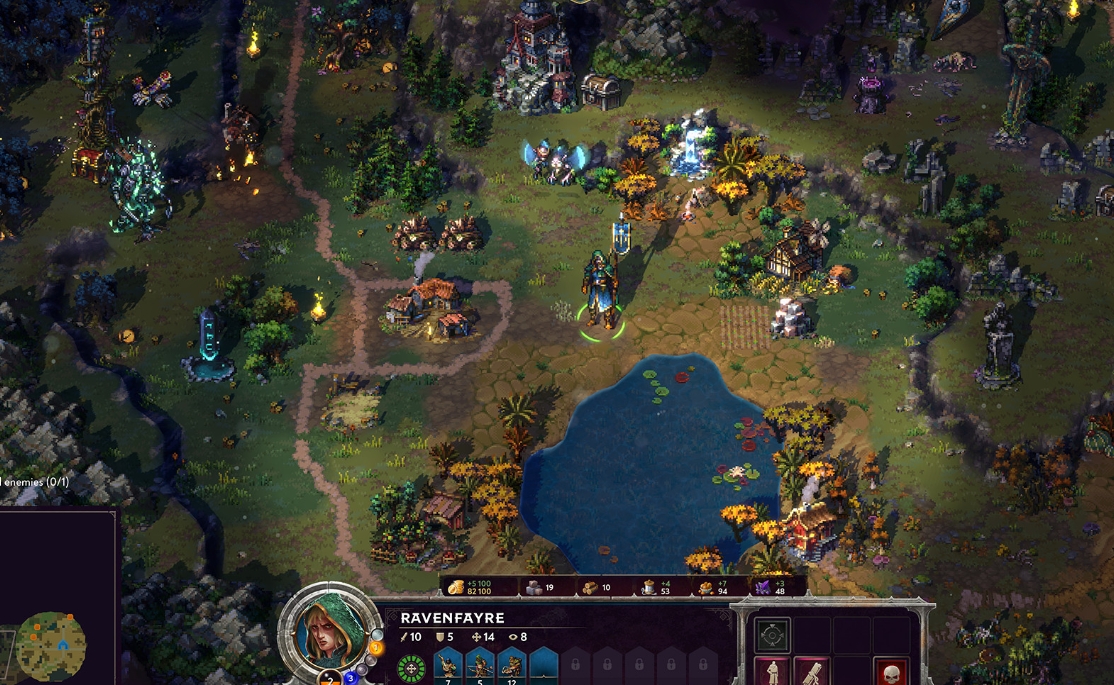Image resolution: width=1114 pixels, height=685 pixels.
Task: Click the orange level-up orb beside portrait
Action: tap(377, 648)
